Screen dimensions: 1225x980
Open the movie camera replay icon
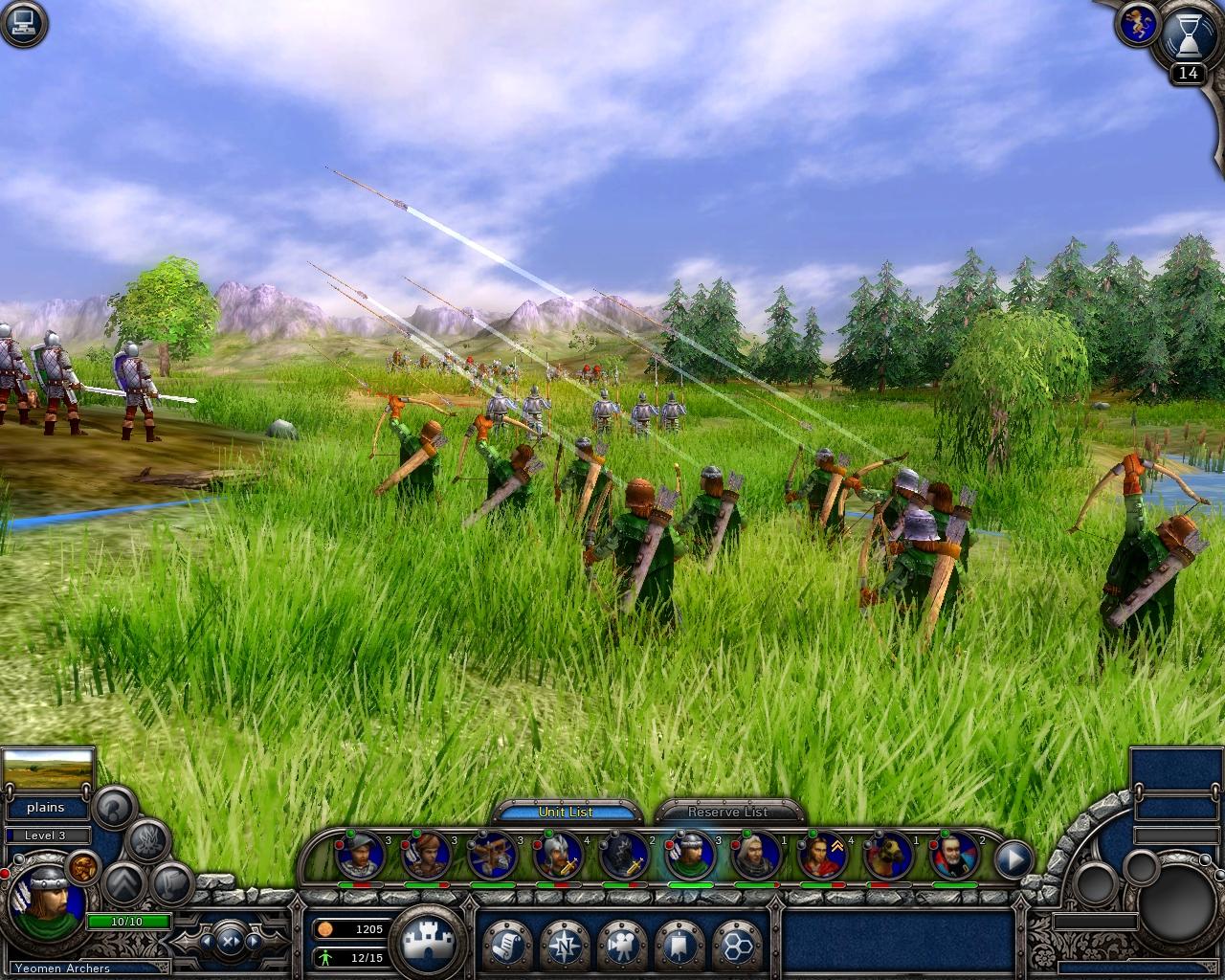[x=622, y=945]
